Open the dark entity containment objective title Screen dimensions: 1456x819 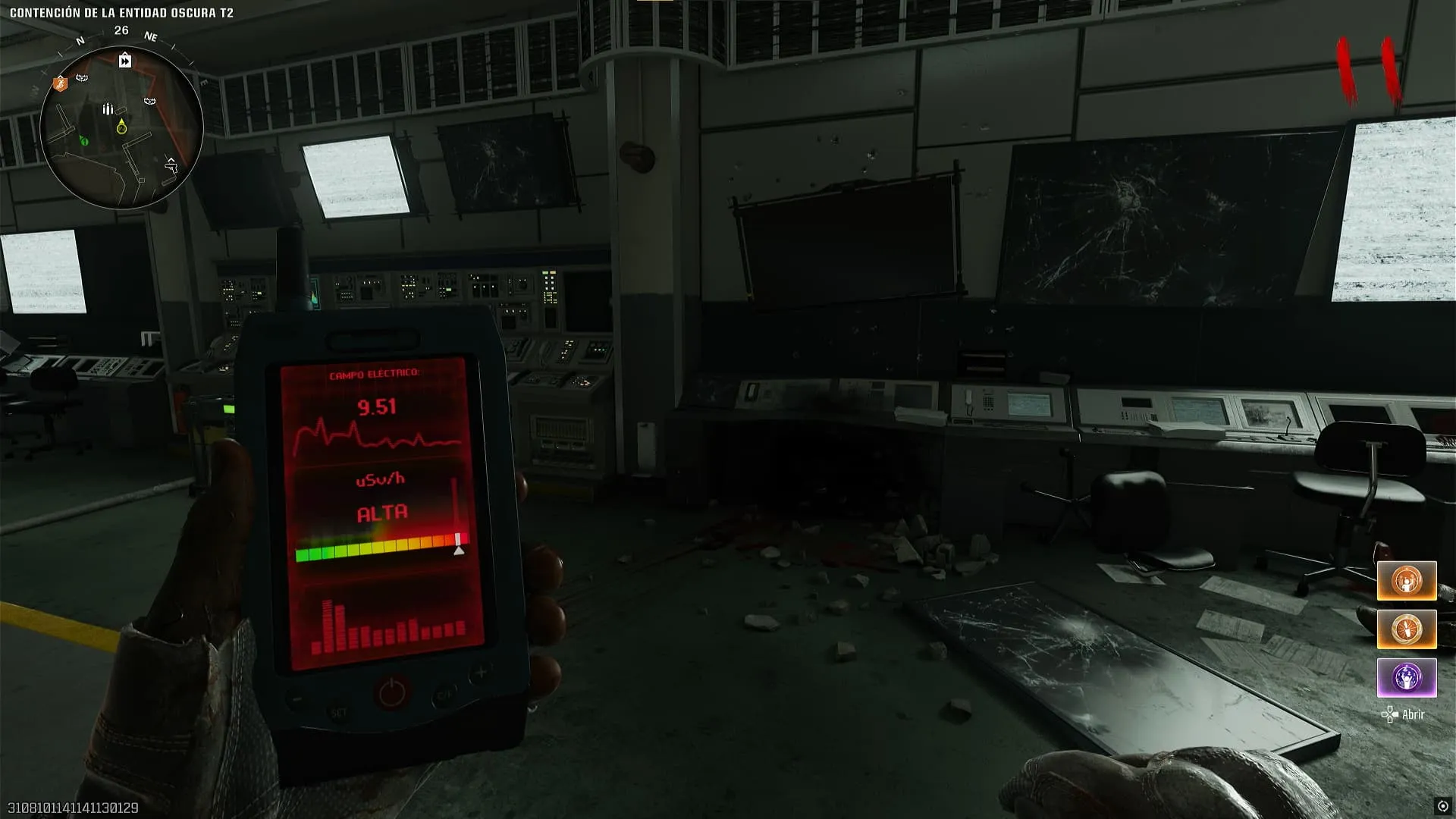coord(121,13)
